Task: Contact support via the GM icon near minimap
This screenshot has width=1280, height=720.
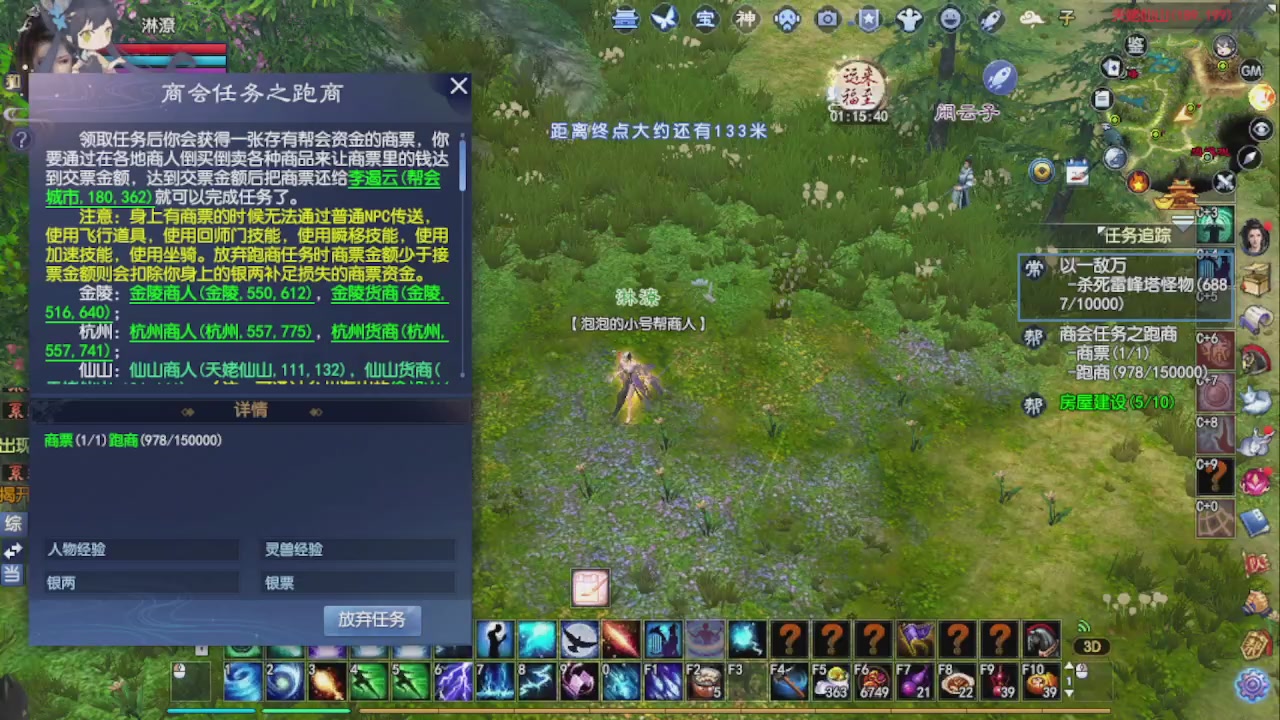Action: tap(1251, 71)
